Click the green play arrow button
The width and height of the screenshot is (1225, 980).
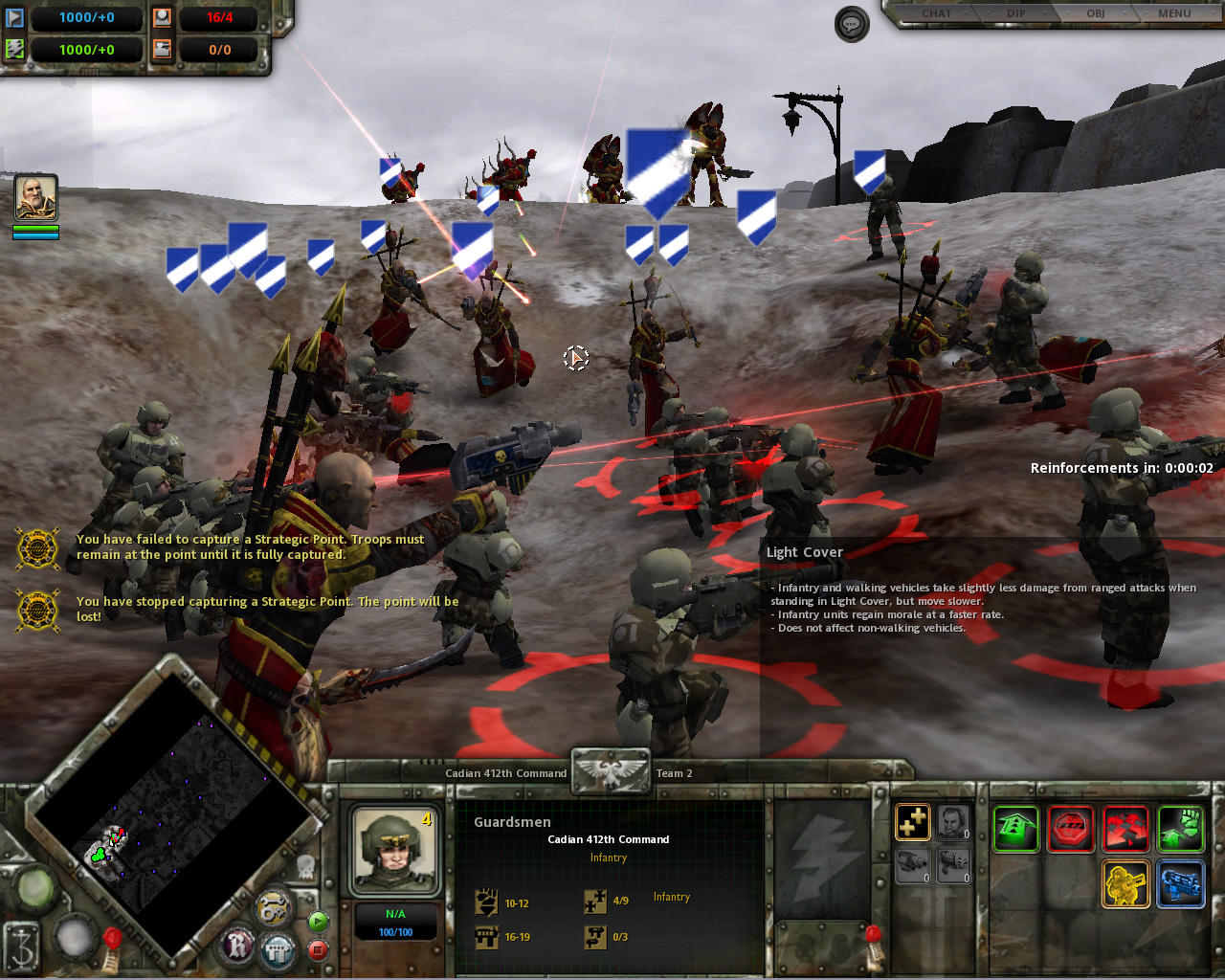pyautogui.click(x=319, y=922)
